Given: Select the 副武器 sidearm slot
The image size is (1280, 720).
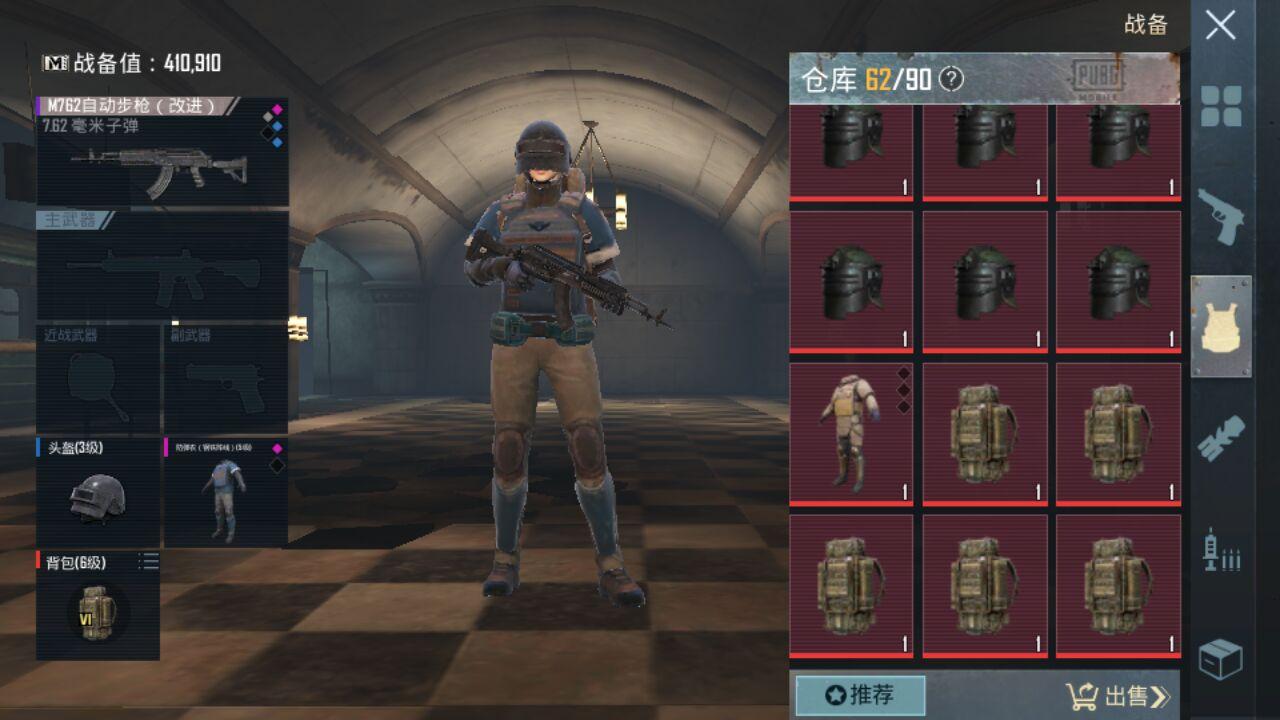Looking at the screenshot, I should pos(225,378).
